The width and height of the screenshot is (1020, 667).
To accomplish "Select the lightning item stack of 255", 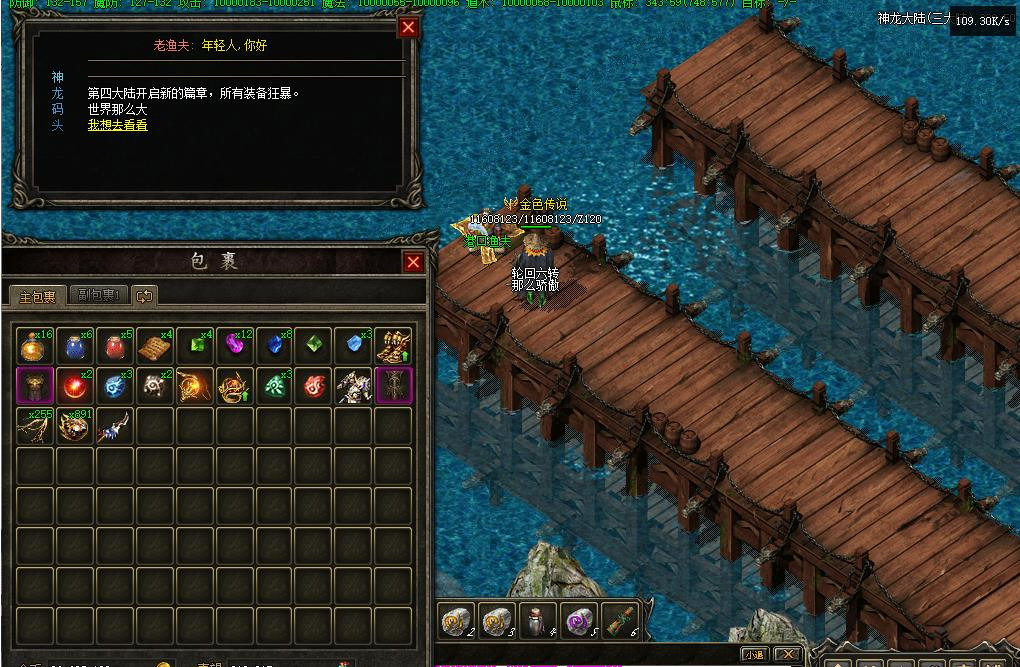I will (x=35, y=426).
